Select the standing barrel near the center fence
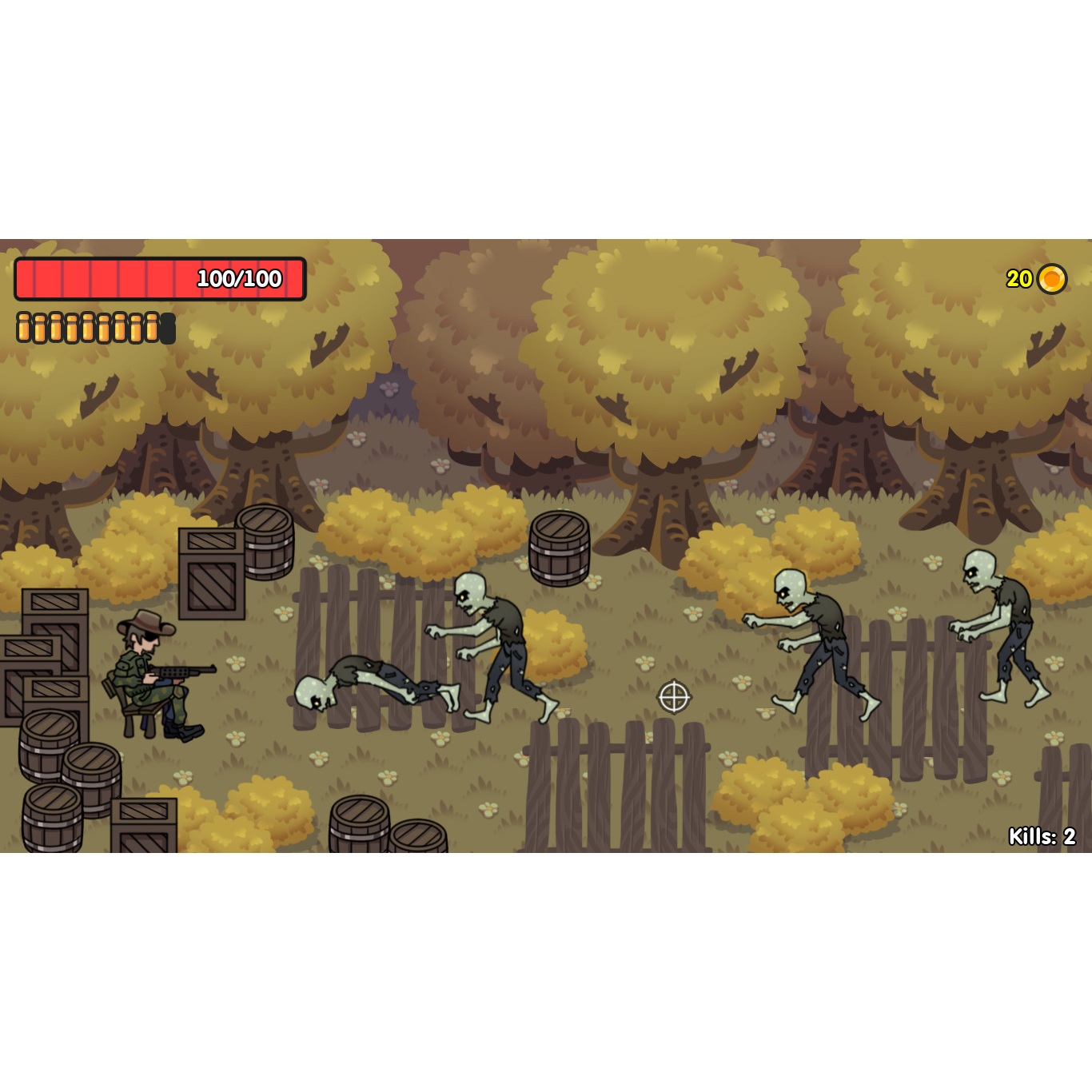1092x1092 pixels. tap(558, 549)
